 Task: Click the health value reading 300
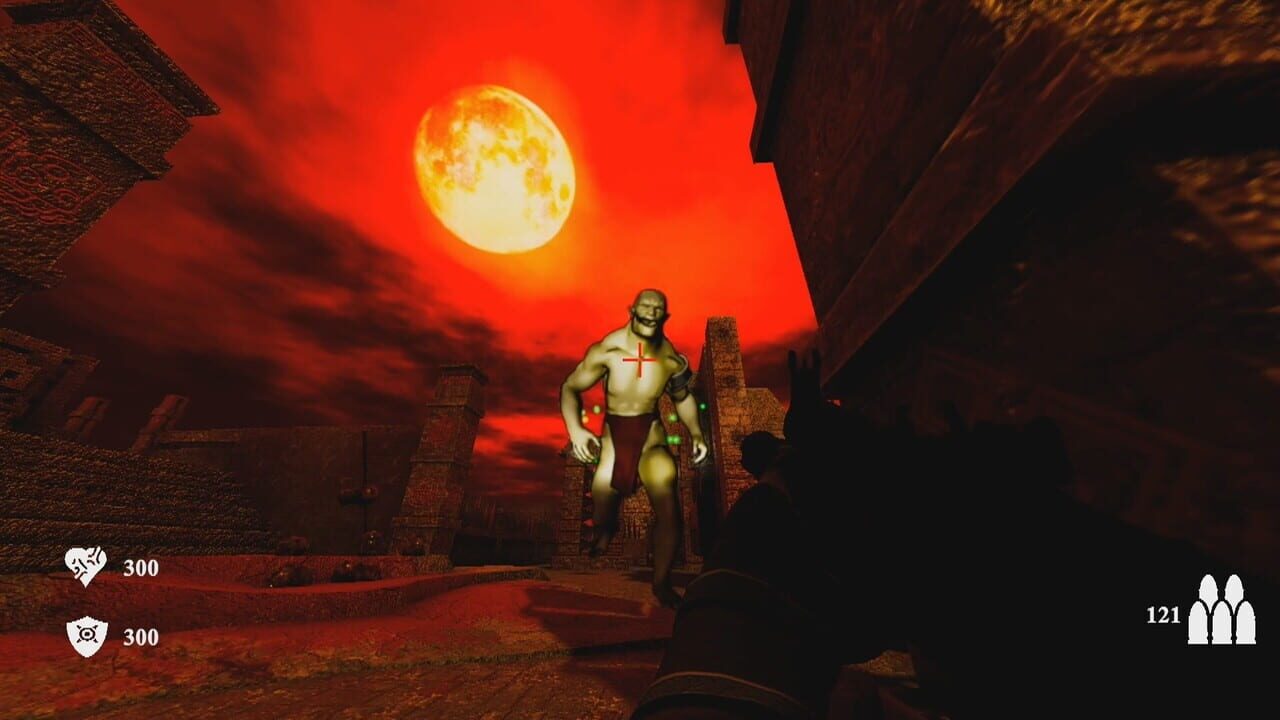click(x=142, y=566)
